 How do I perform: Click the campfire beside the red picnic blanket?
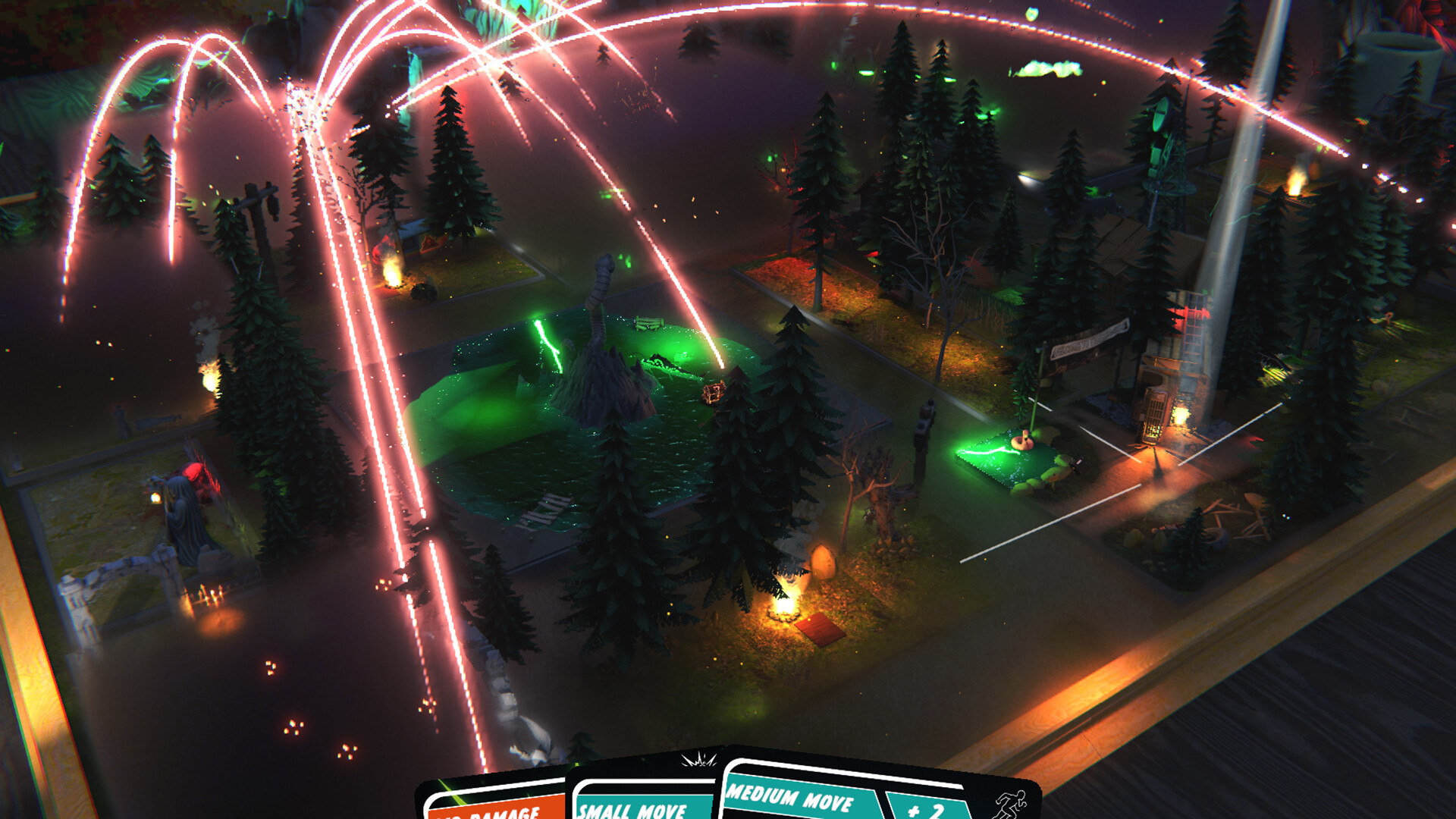(x=785, y=616)
